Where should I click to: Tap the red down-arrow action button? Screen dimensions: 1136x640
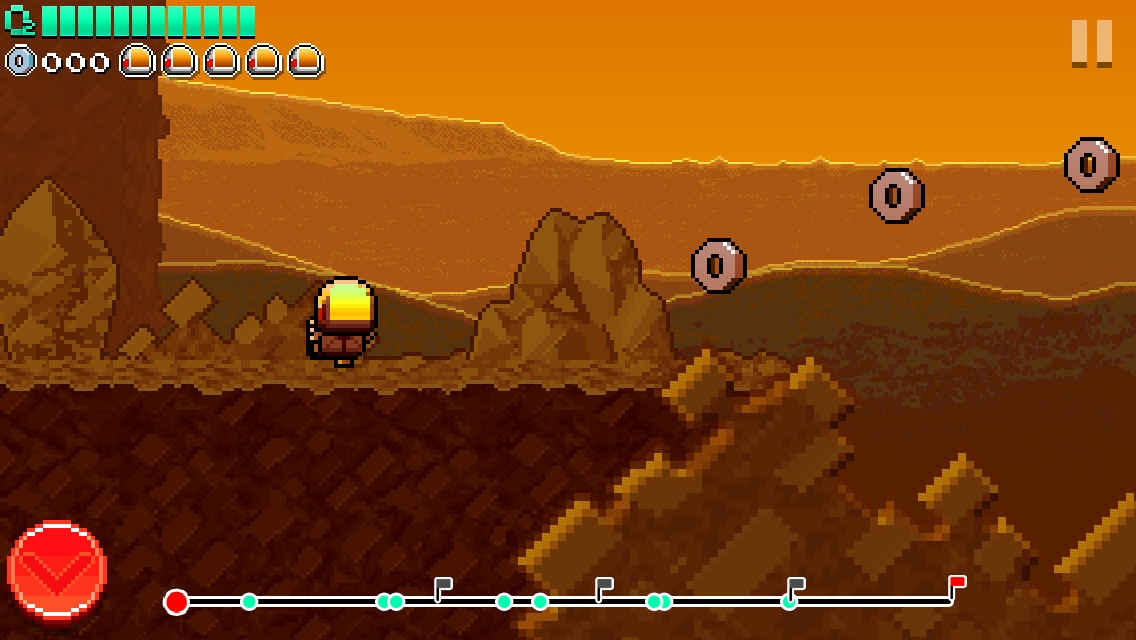57,570
